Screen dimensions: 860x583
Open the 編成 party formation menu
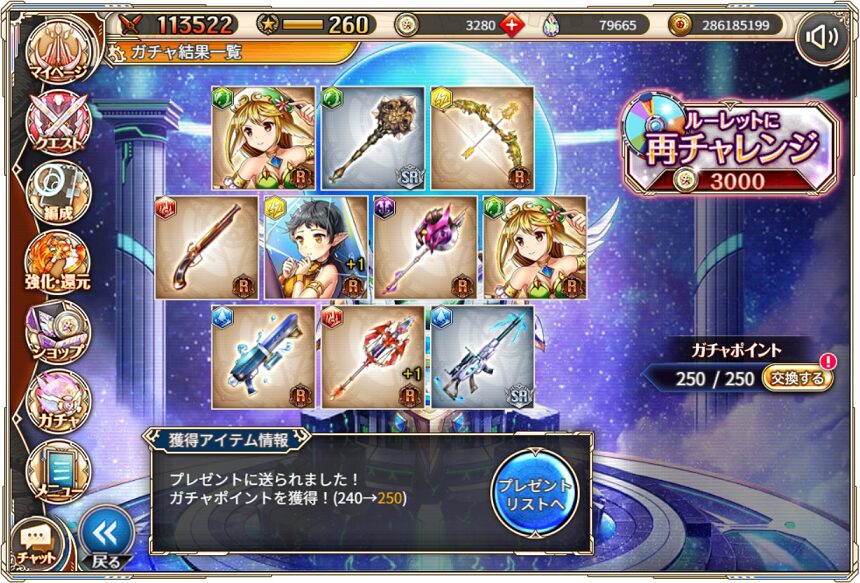[x=58, y=192]
